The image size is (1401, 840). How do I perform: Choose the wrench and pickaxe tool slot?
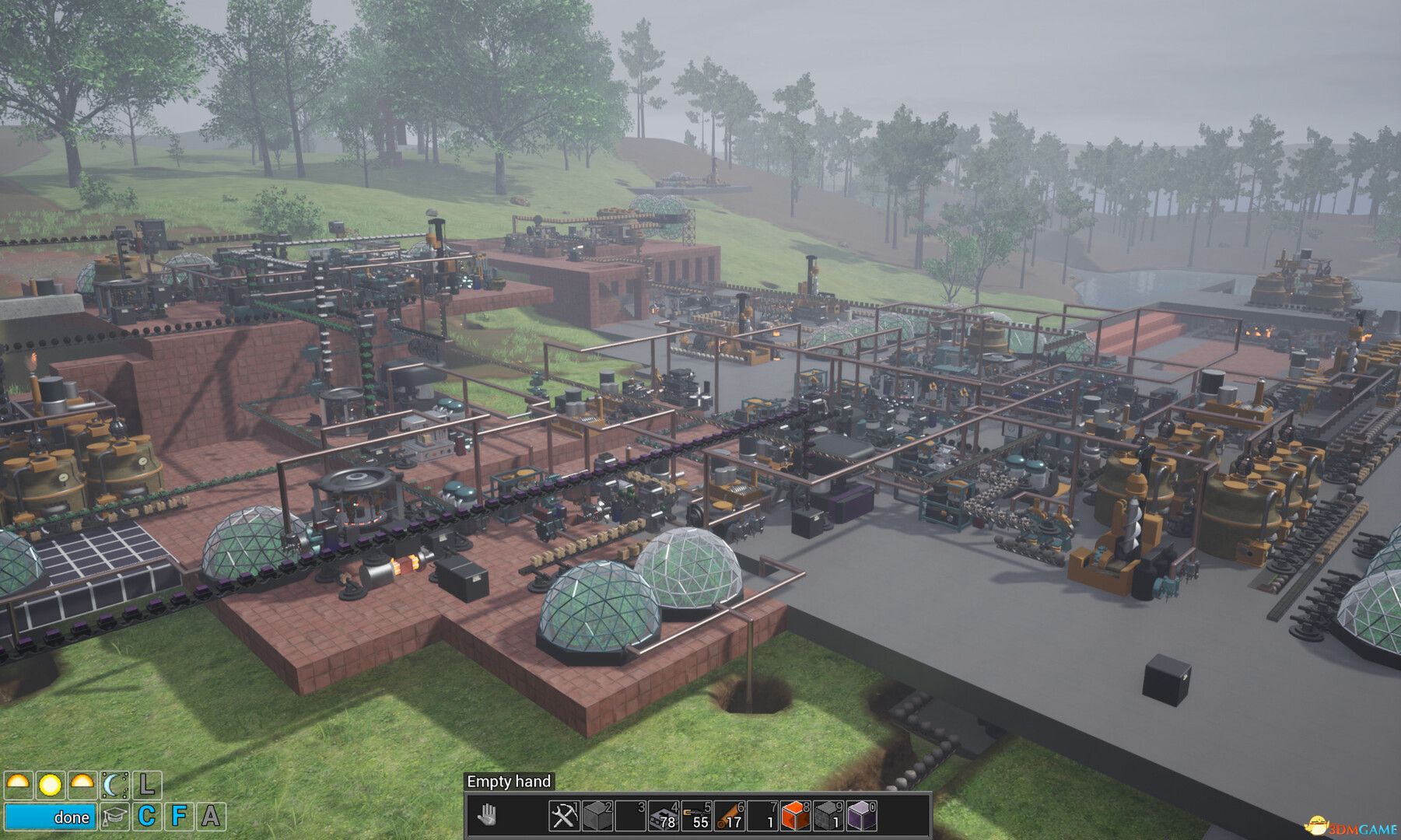562,816
